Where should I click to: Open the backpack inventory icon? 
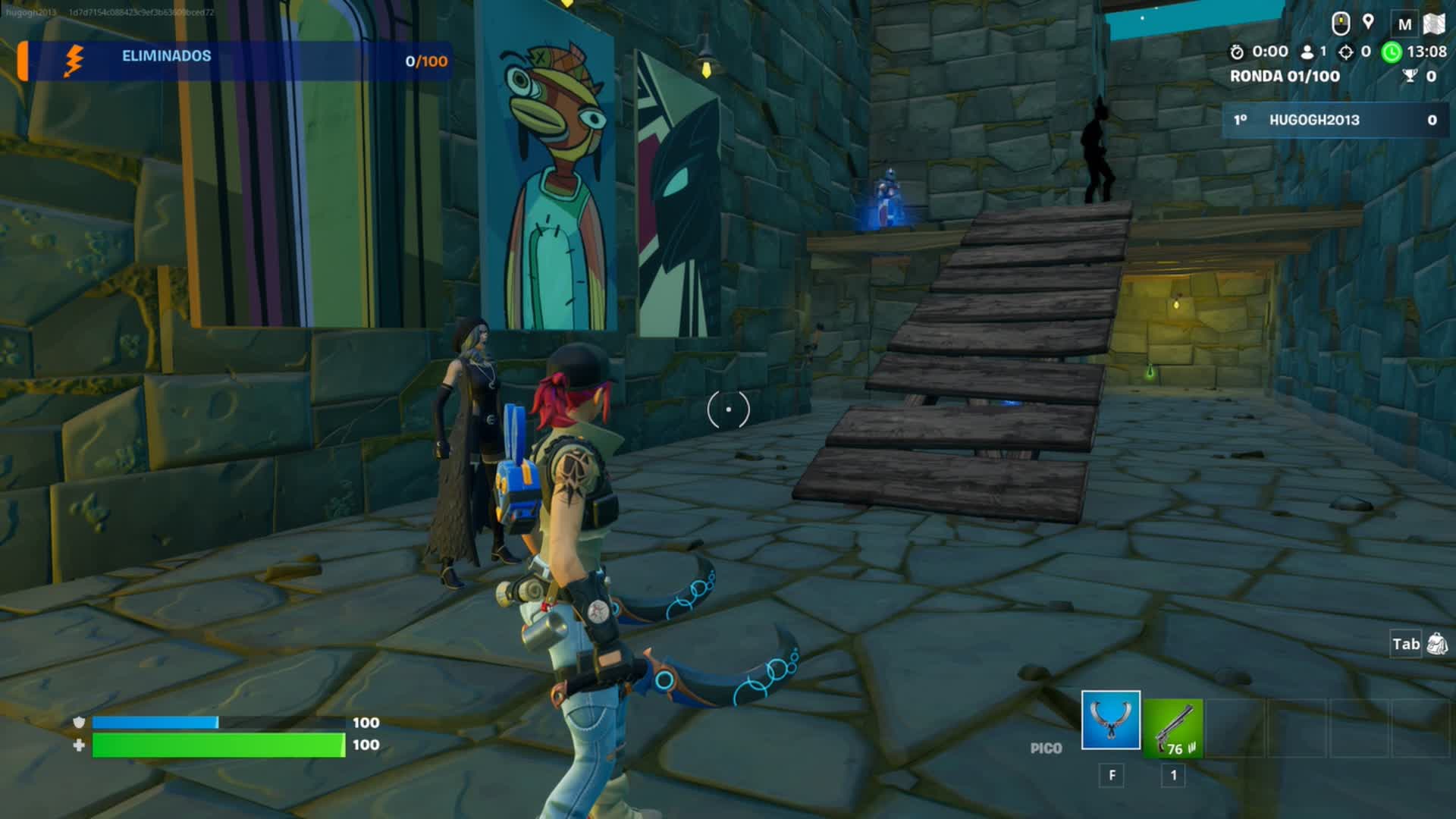[1436, 645]
